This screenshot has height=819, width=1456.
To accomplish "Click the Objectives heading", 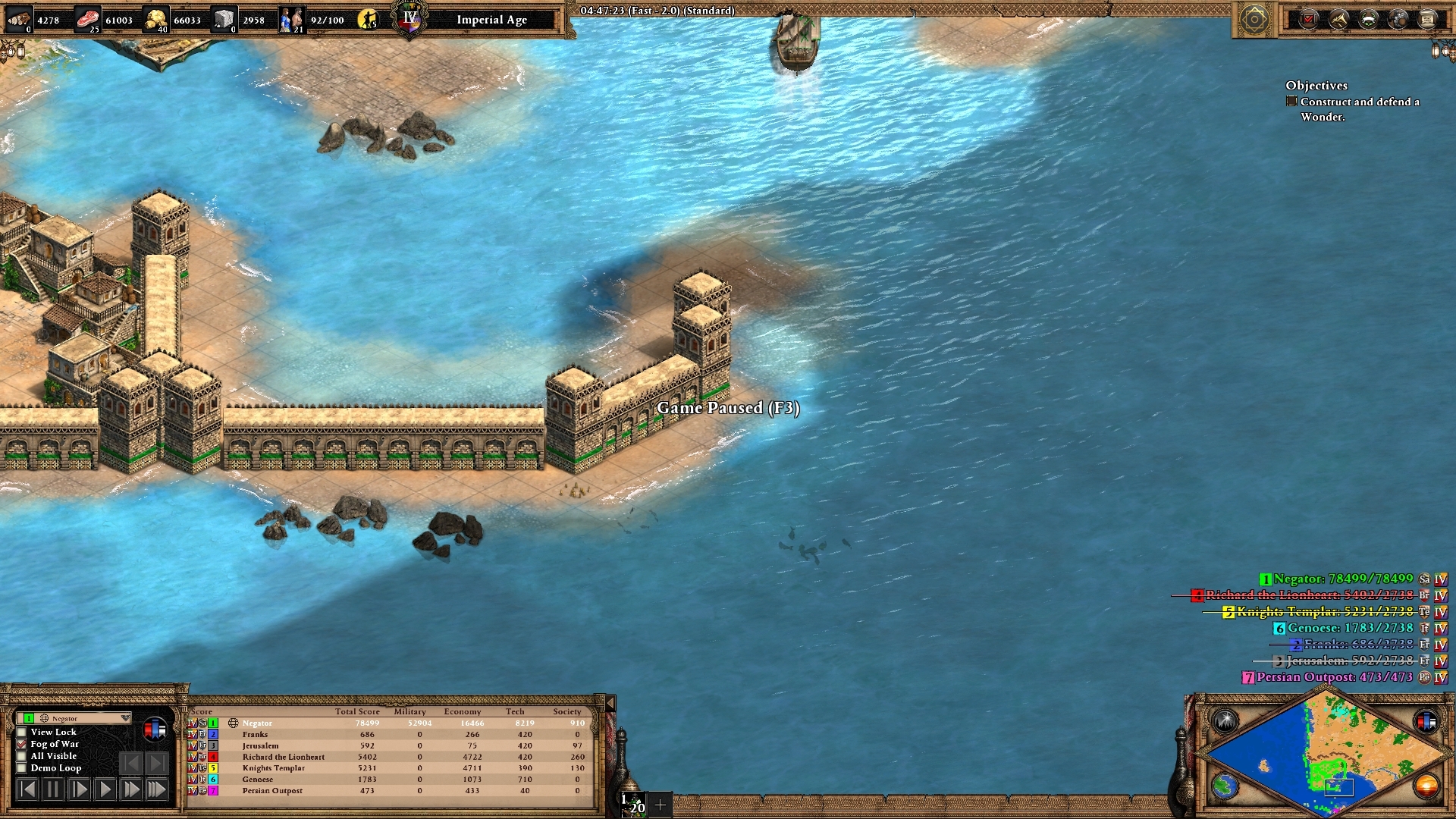I will click(x=1317, y=86).
